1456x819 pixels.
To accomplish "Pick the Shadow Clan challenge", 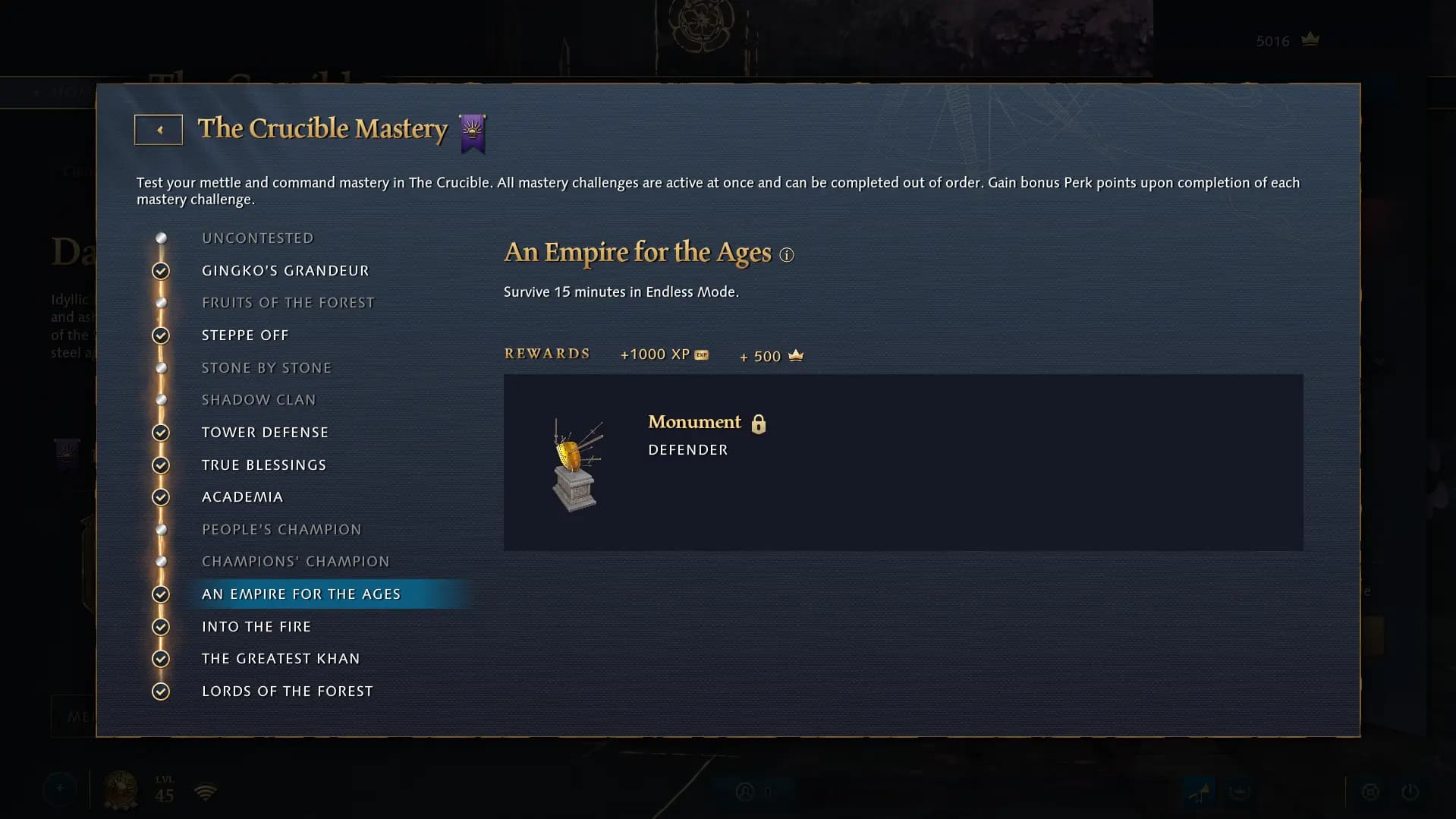I will tap(258, 400).
